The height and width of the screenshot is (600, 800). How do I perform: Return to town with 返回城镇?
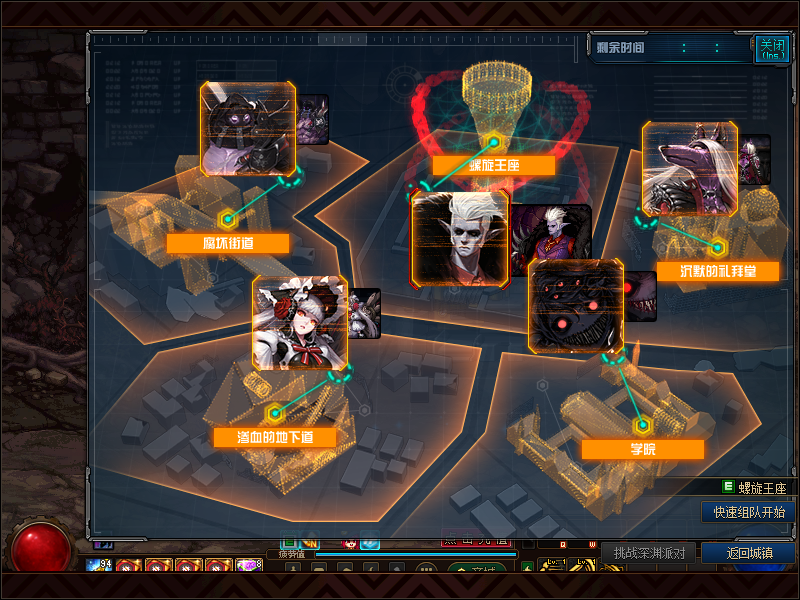tap(748, 553)
